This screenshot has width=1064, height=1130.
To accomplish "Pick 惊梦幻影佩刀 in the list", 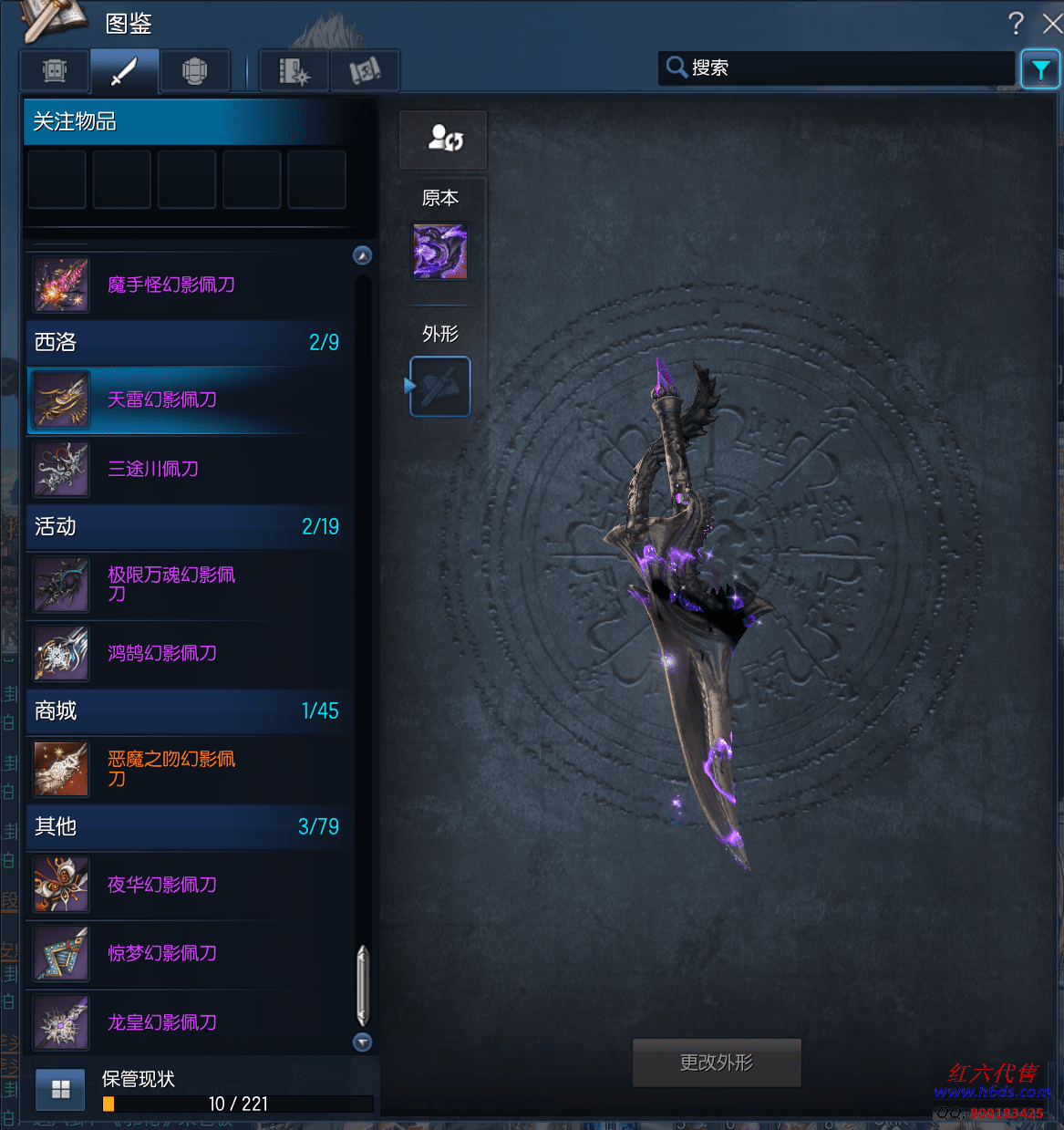I will click(162, 953).
